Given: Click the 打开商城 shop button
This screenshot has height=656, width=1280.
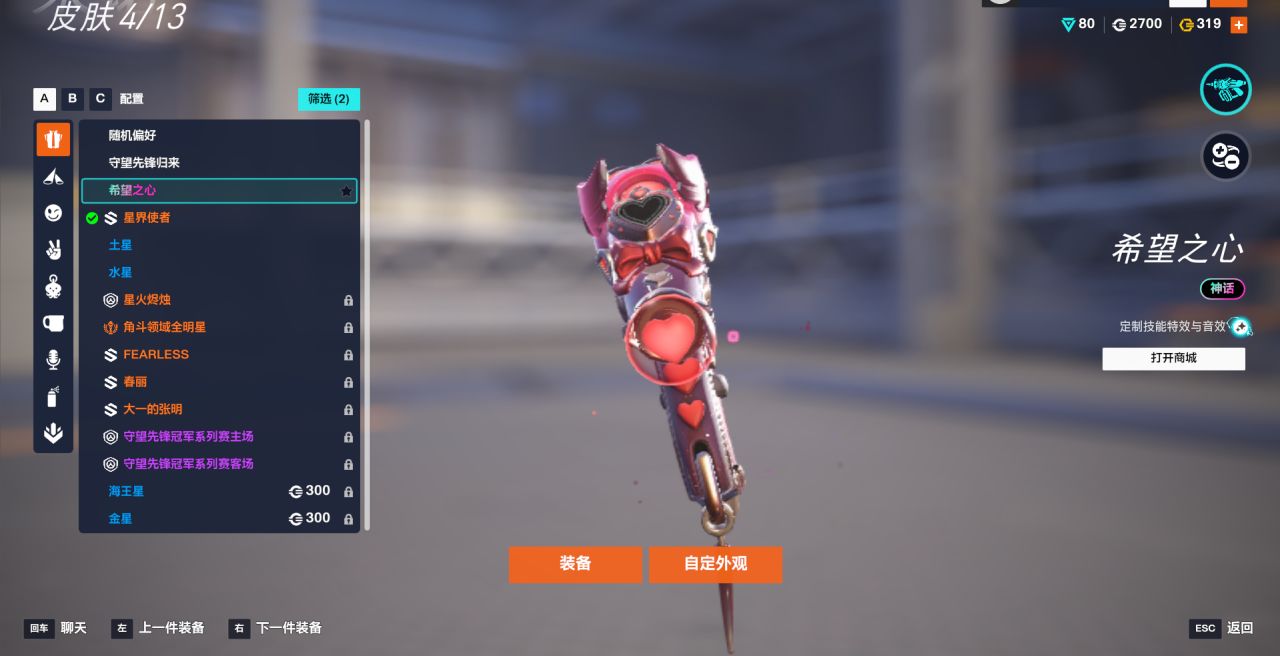Looking at the screenshot, I should pos(1173,358).
